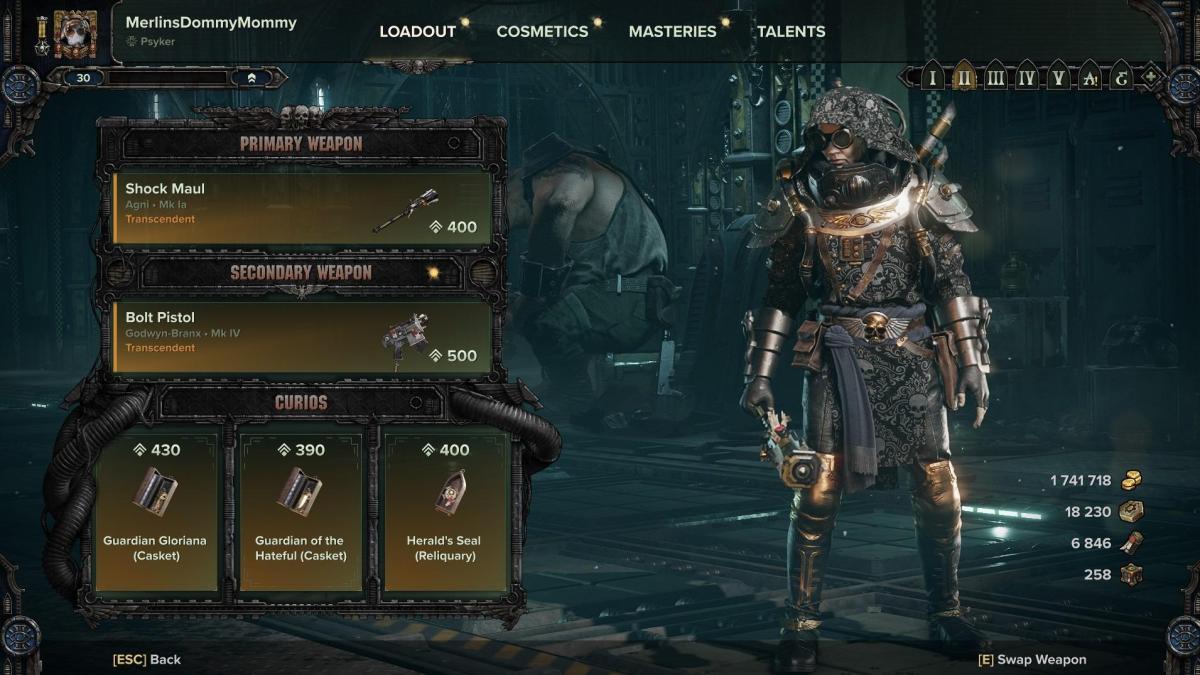Select the Bolt Pistol secondary weapon slot
Image resolution: width=1200 pixels, height=675 pixels.
pos(302,337)
